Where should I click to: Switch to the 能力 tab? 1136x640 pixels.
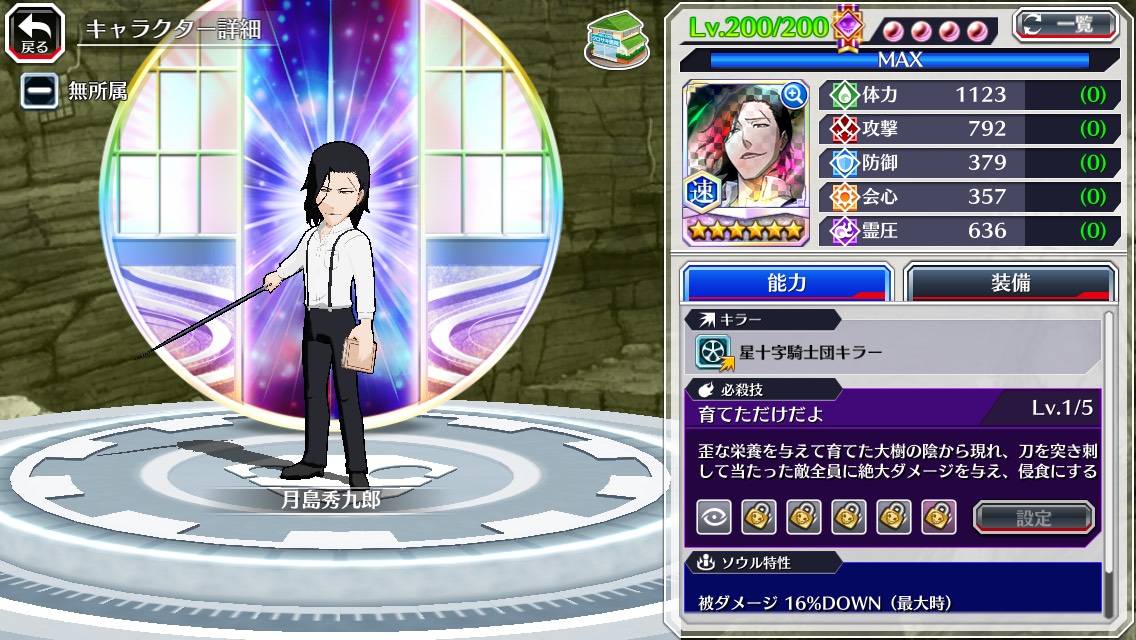coord(786,283)
